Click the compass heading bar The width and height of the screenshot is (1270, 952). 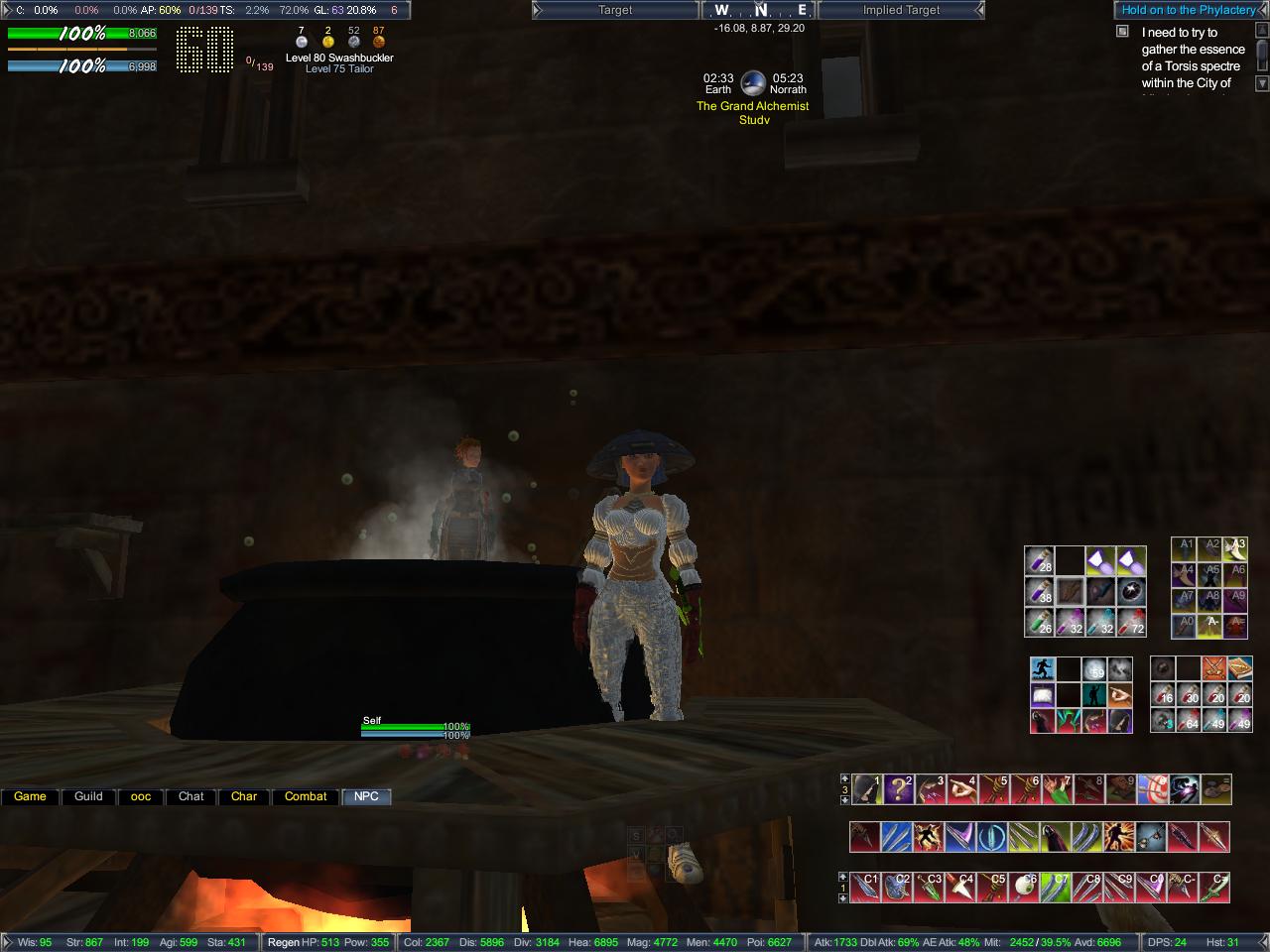pyautogui.click(x=760, y=10)
